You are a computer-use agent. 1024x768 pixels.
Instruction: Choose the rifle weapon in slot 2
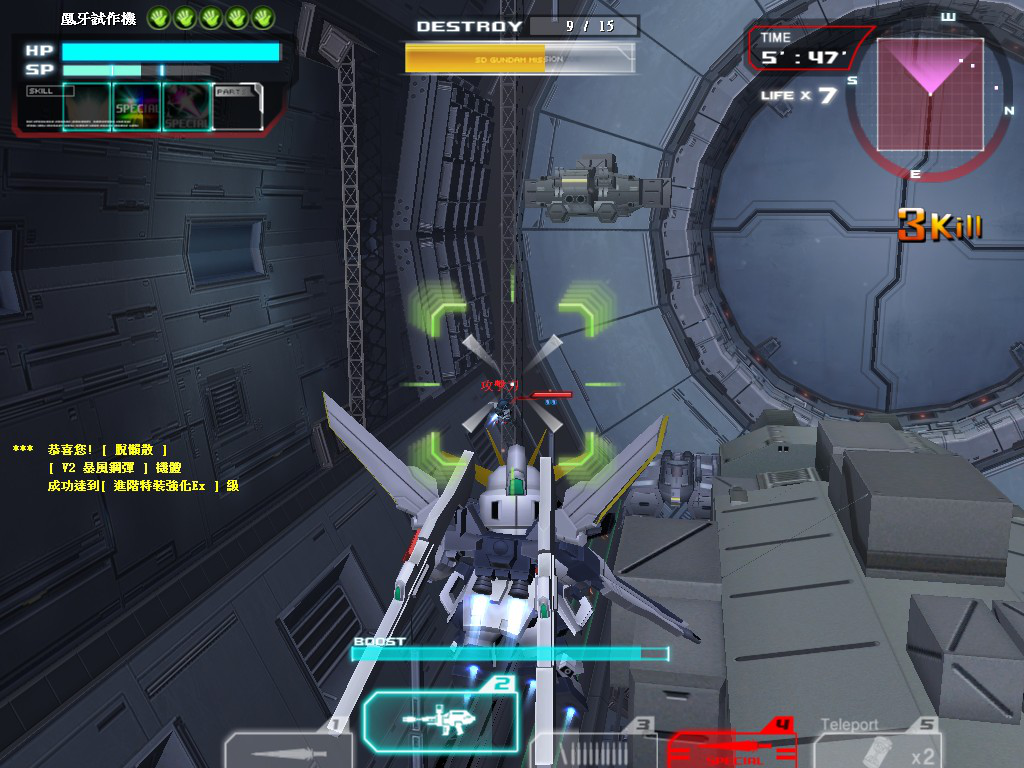441,719
